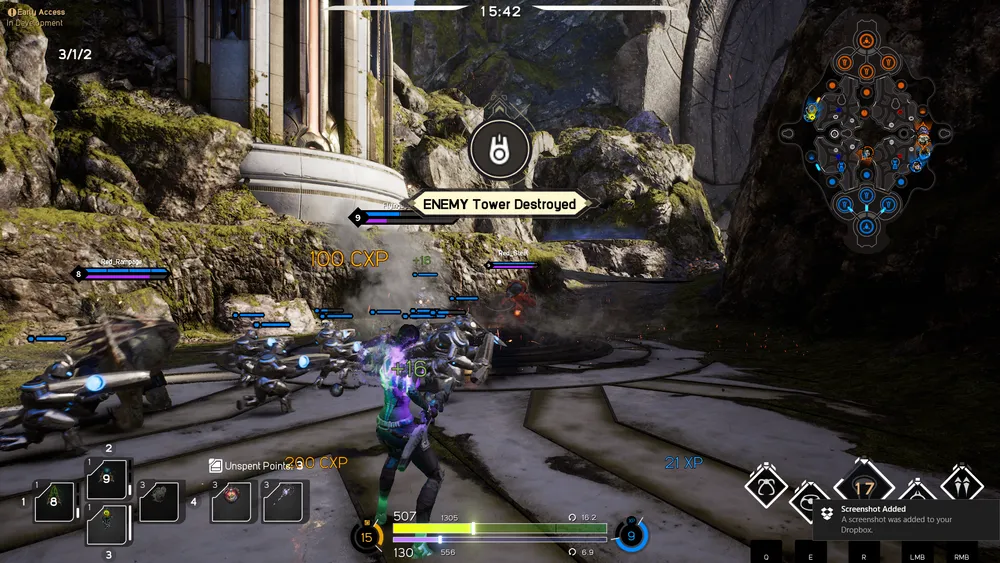Select the grey faded card slot
This screenshot has width=1000, height=563.
point(160,500)
